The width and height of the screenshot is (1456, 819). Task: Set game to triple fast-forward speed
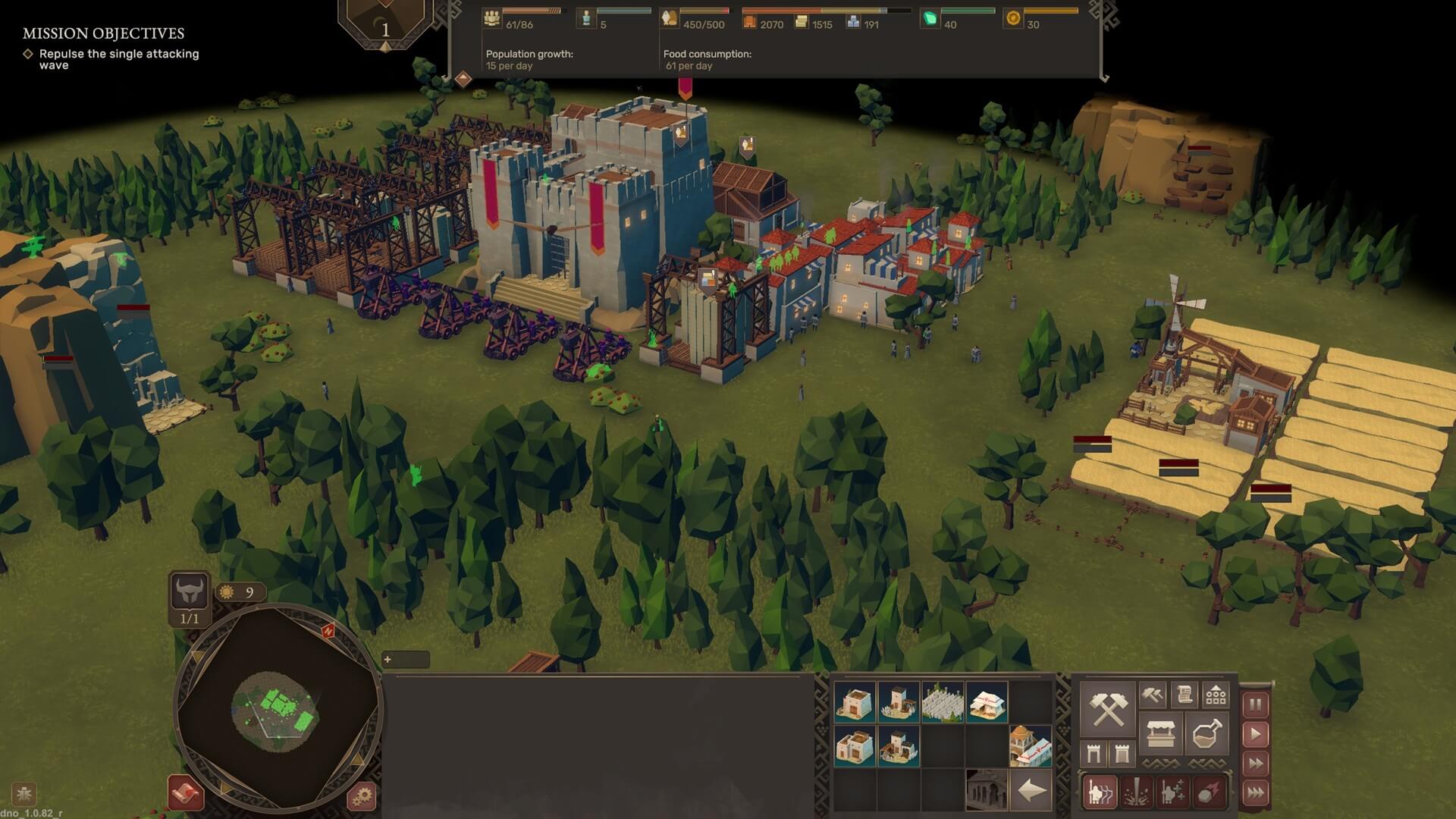(1255, 793)
